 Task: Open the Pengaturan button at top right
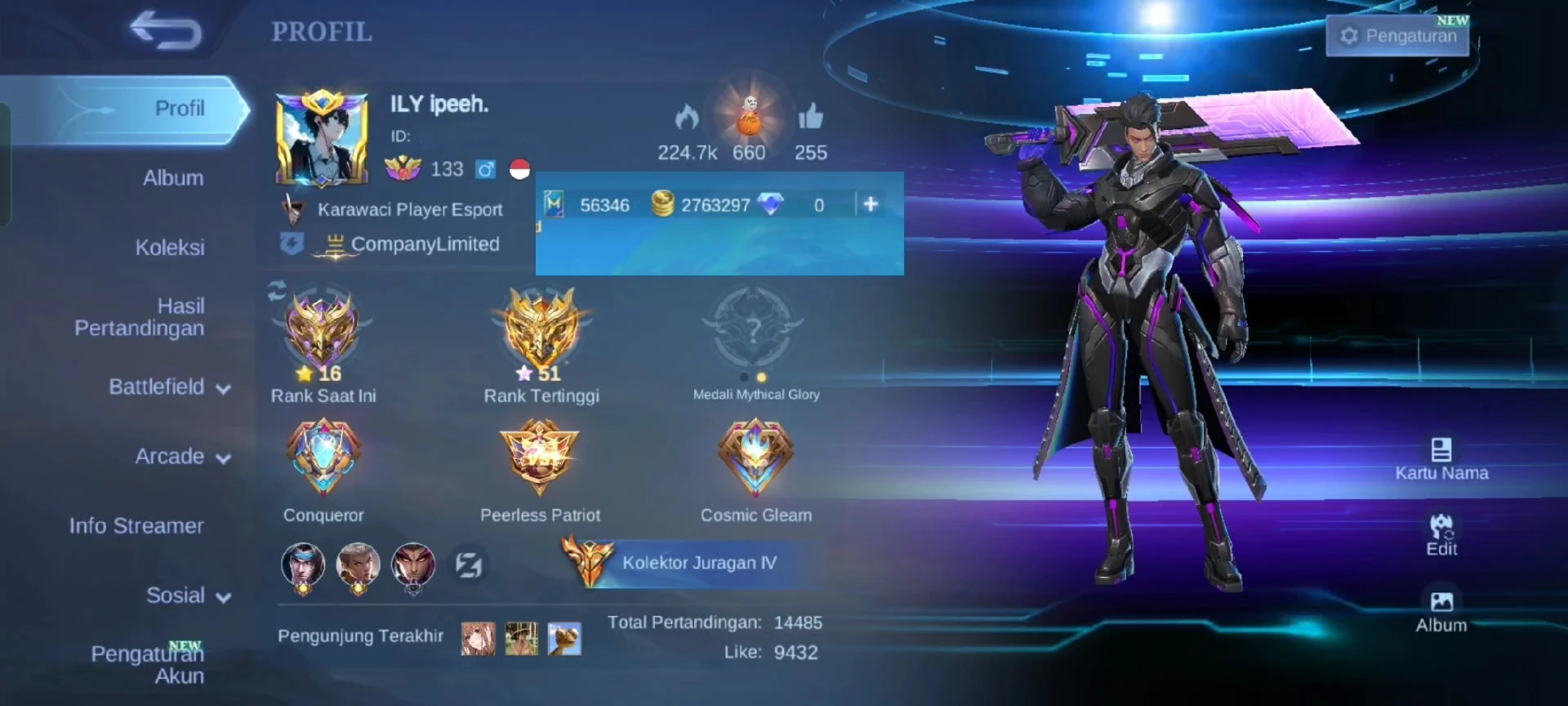click(1397, 36)
